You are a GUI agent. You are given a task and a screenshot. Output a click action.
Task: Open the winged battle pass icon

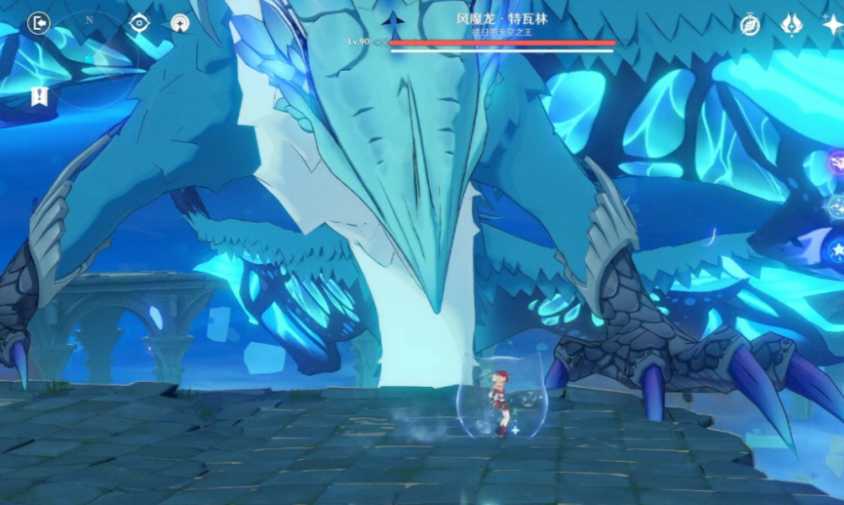pos(791,24)
